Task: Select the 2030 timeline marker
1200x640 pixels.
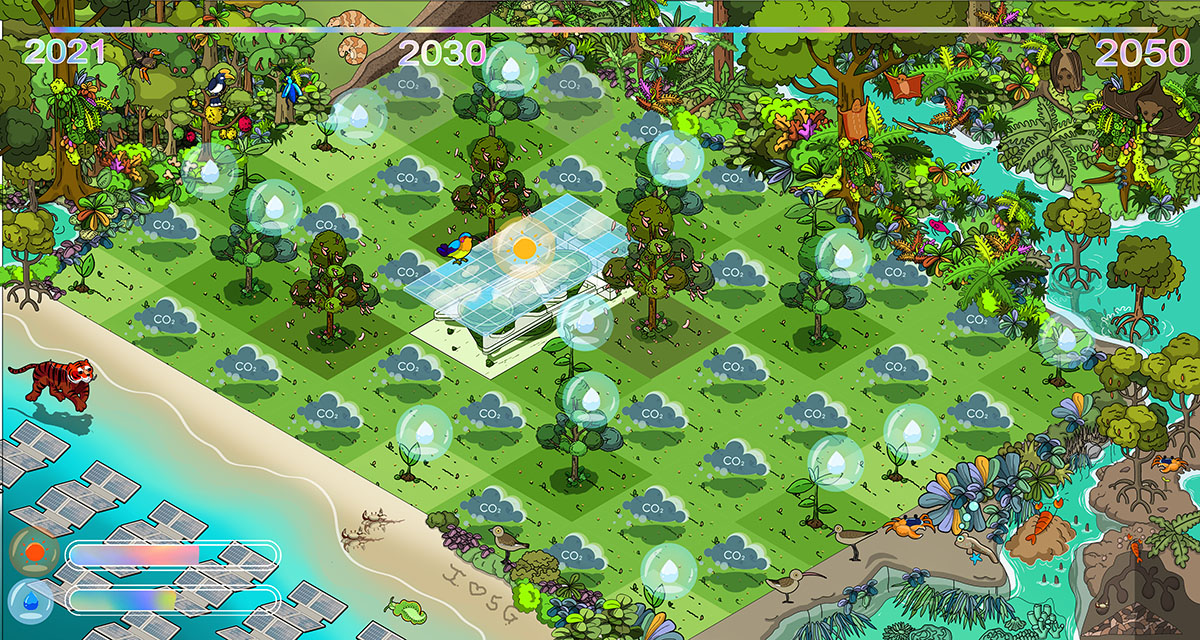Action: 442,53
